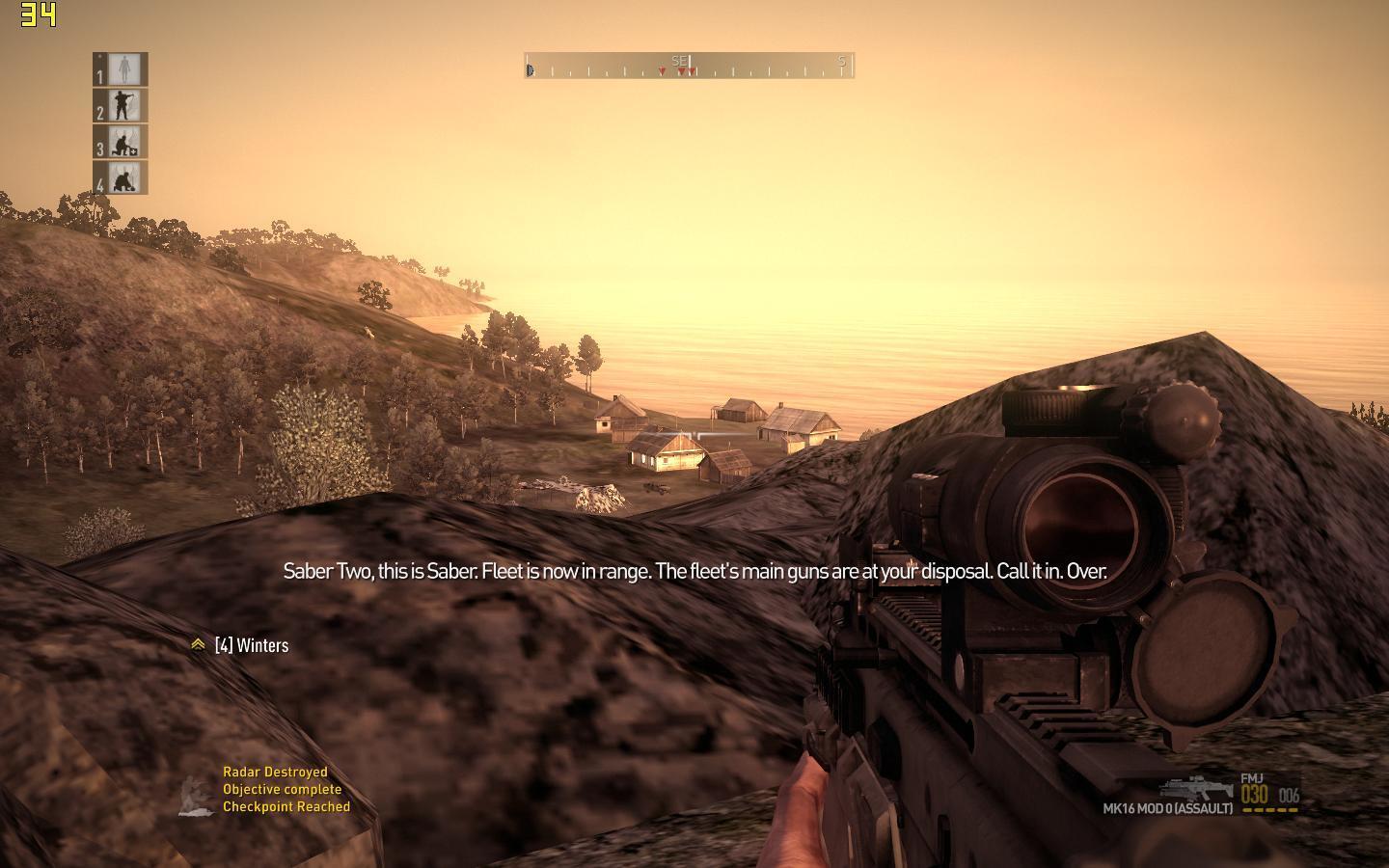Click the compass heading bar
The height and width of the screenshot is (868, 1389).
[689, 66]
